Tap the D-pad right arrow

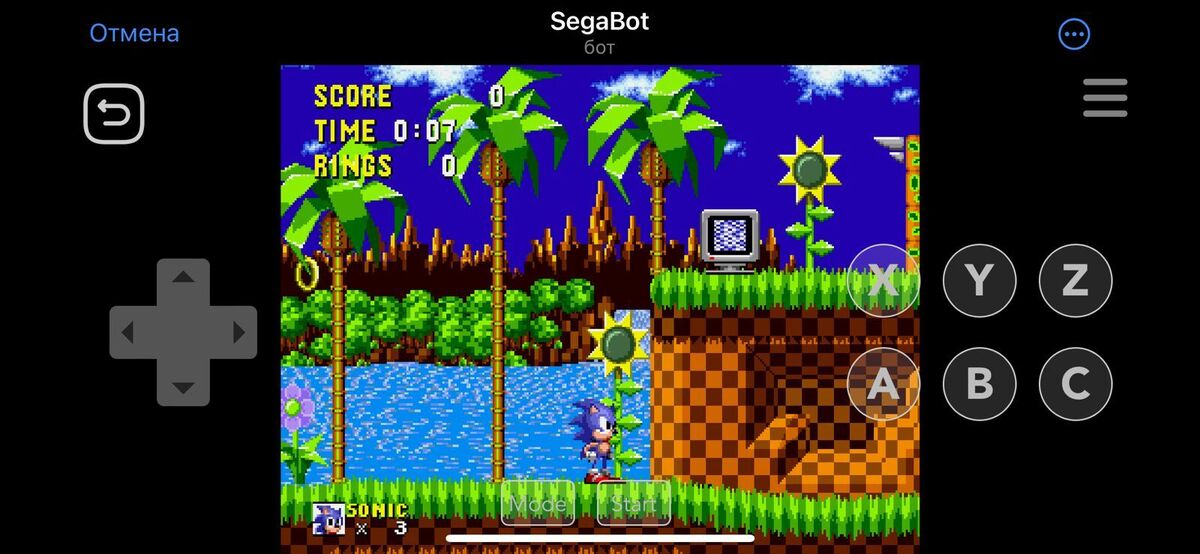tap(238, 332)
